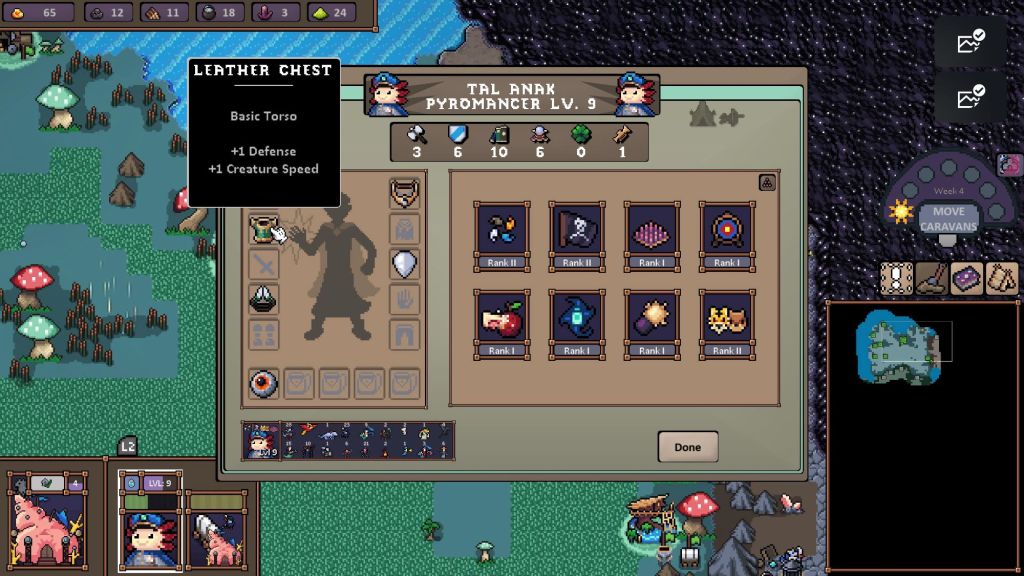1024x576 pixels.
Task: Select the Leather Chest equipment slot
Action: tap(264, 229)
